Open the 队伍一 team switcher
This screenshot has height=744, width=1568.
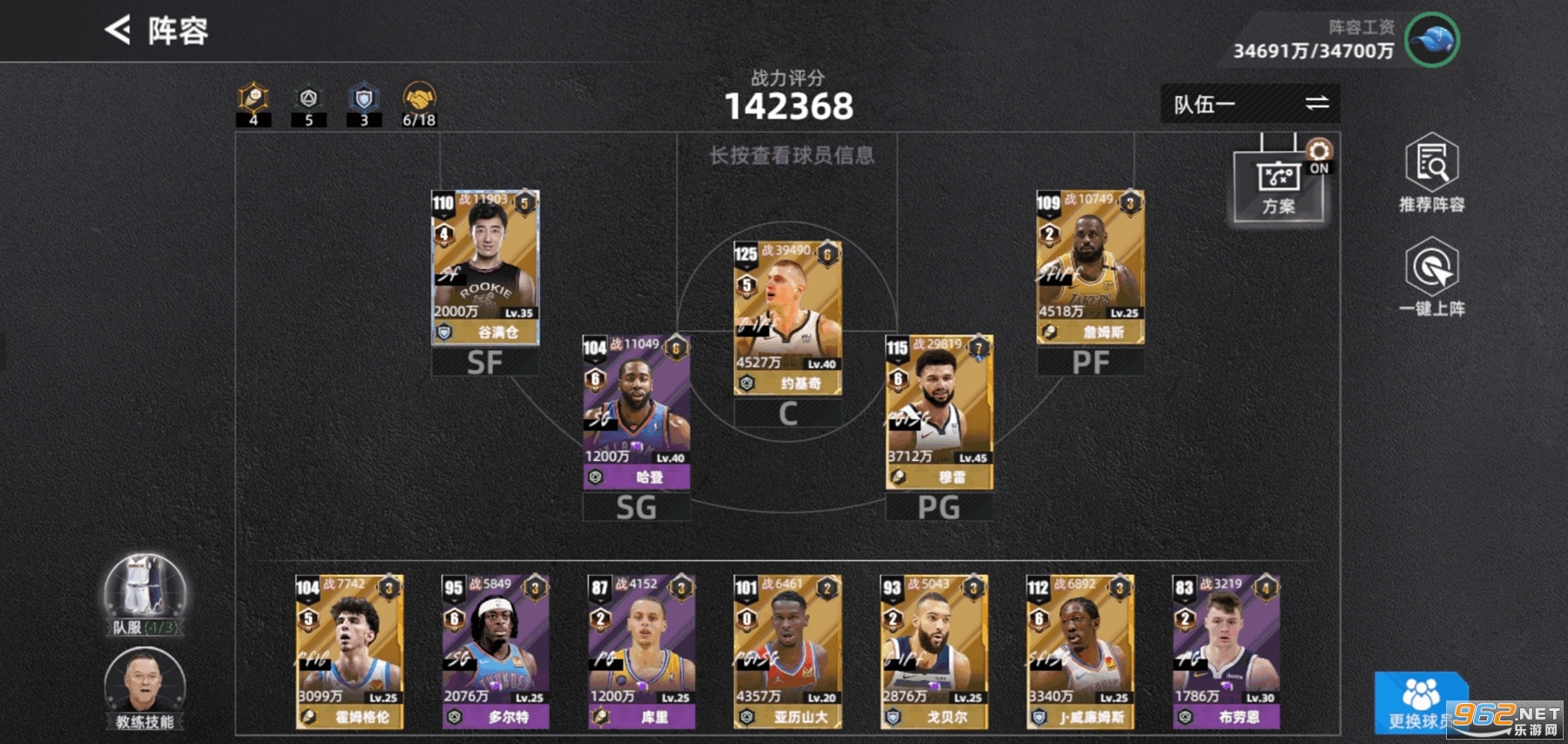click(x=1249, y=104)
